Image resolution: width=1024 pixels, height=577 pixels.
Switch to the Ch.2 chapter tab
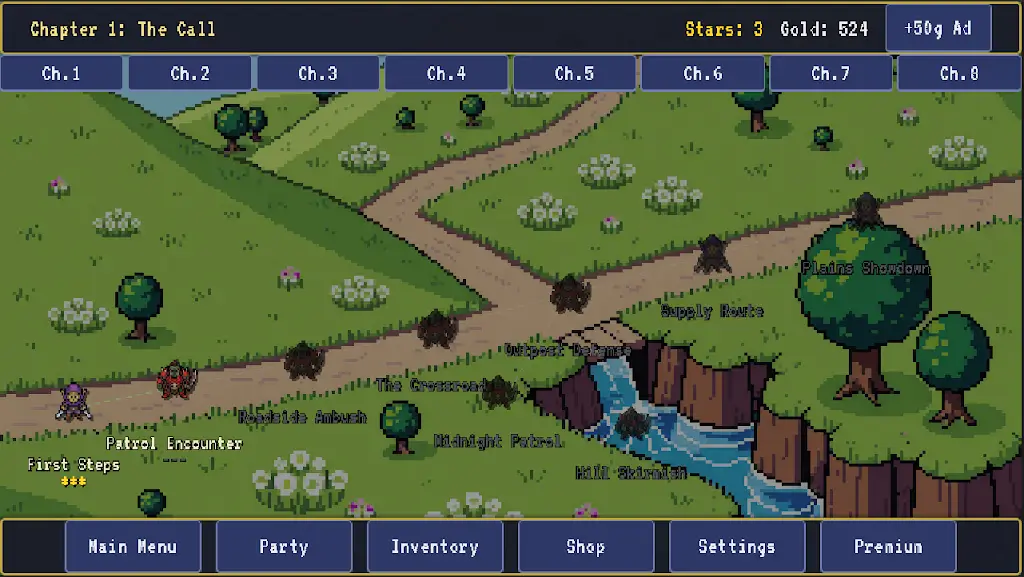point(190,73)
